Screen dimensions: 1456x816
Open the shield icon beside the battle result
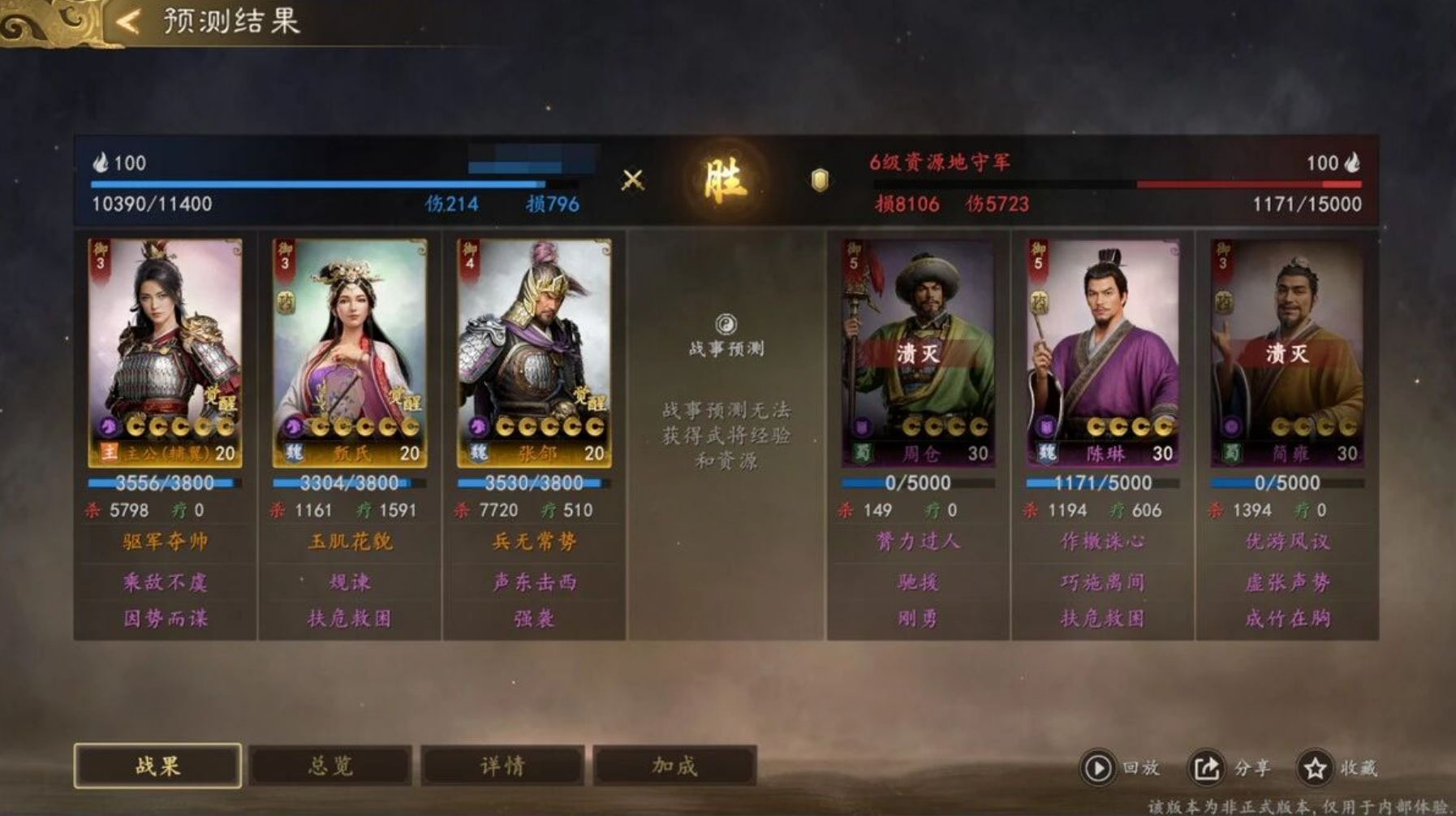pos(818,179)
